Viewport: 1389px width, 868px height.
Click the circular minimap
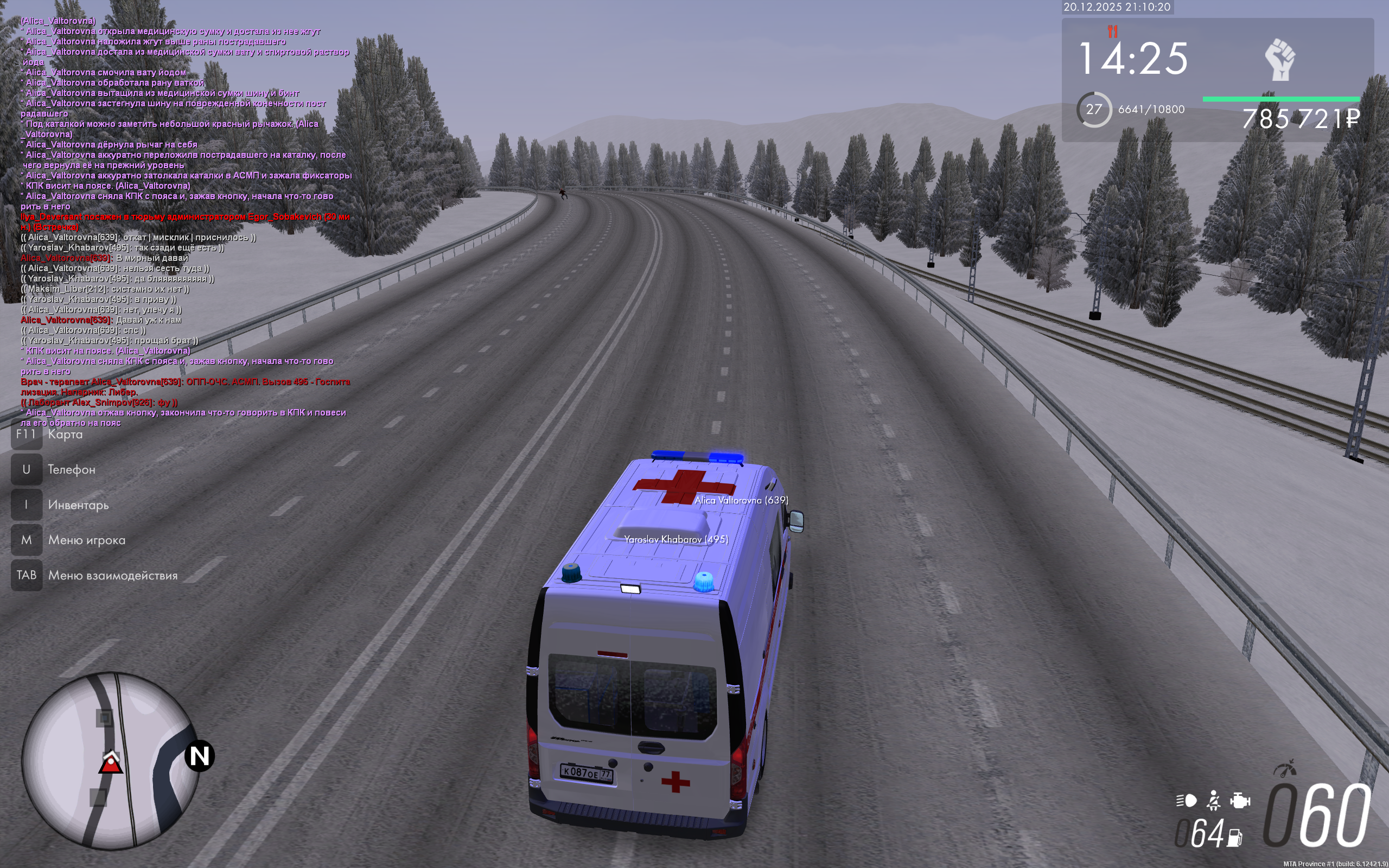point(110,760)
